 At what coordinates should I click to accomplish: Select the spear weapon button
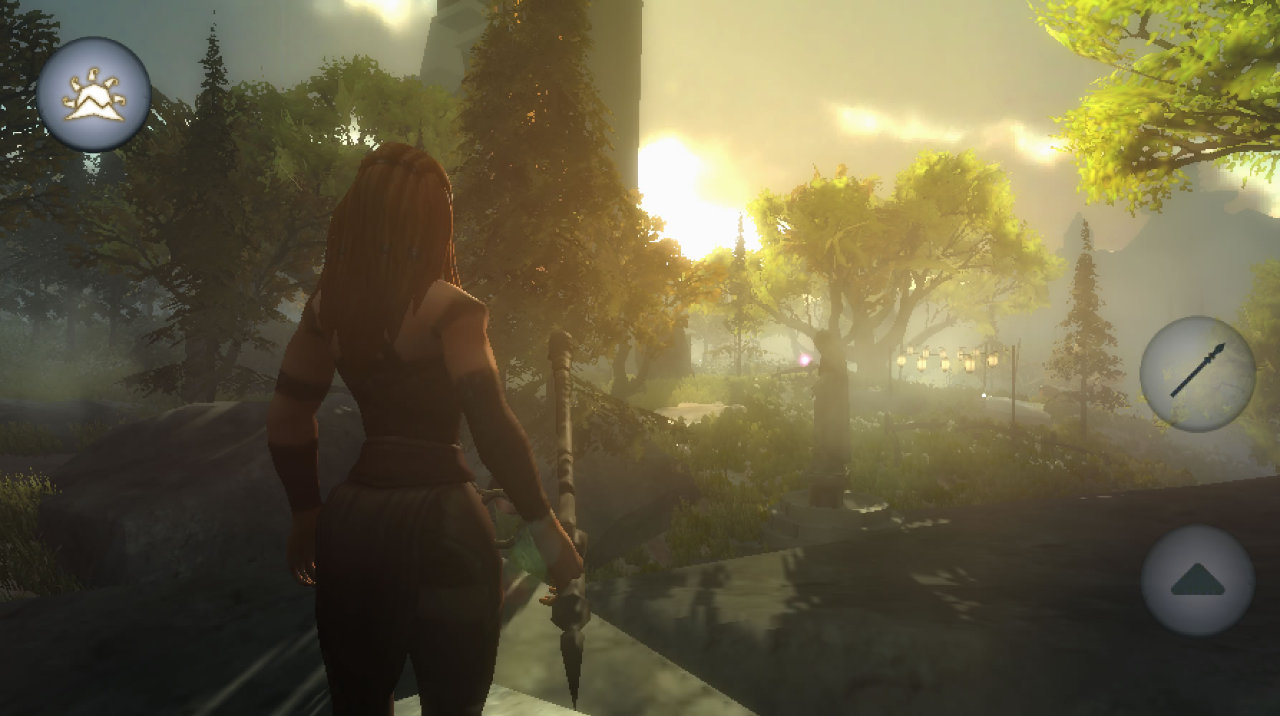click(1197, 373)
